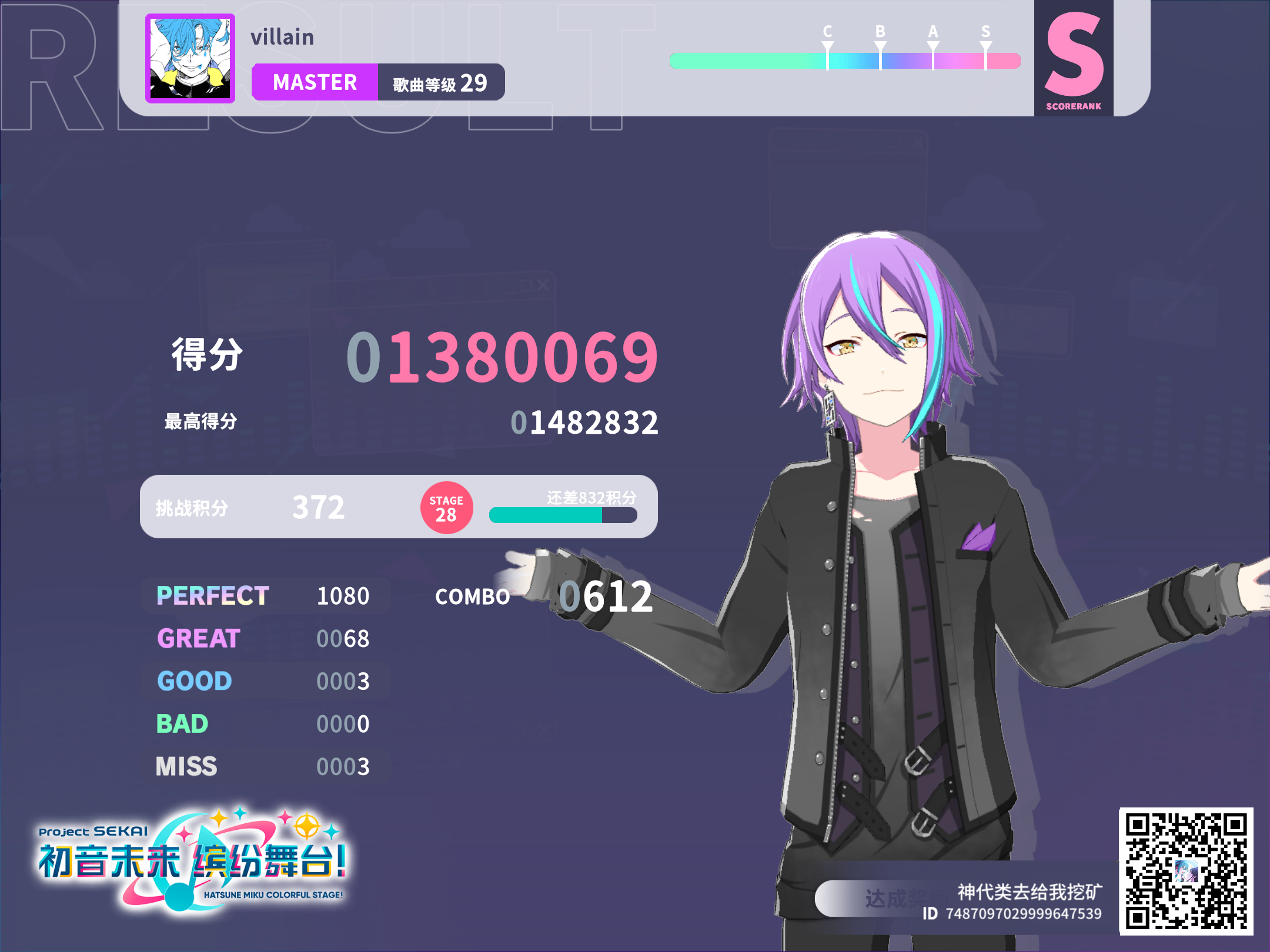Click the 歌曲等级 29 level badge
The image size is (1270, 952).
[441, 83]
